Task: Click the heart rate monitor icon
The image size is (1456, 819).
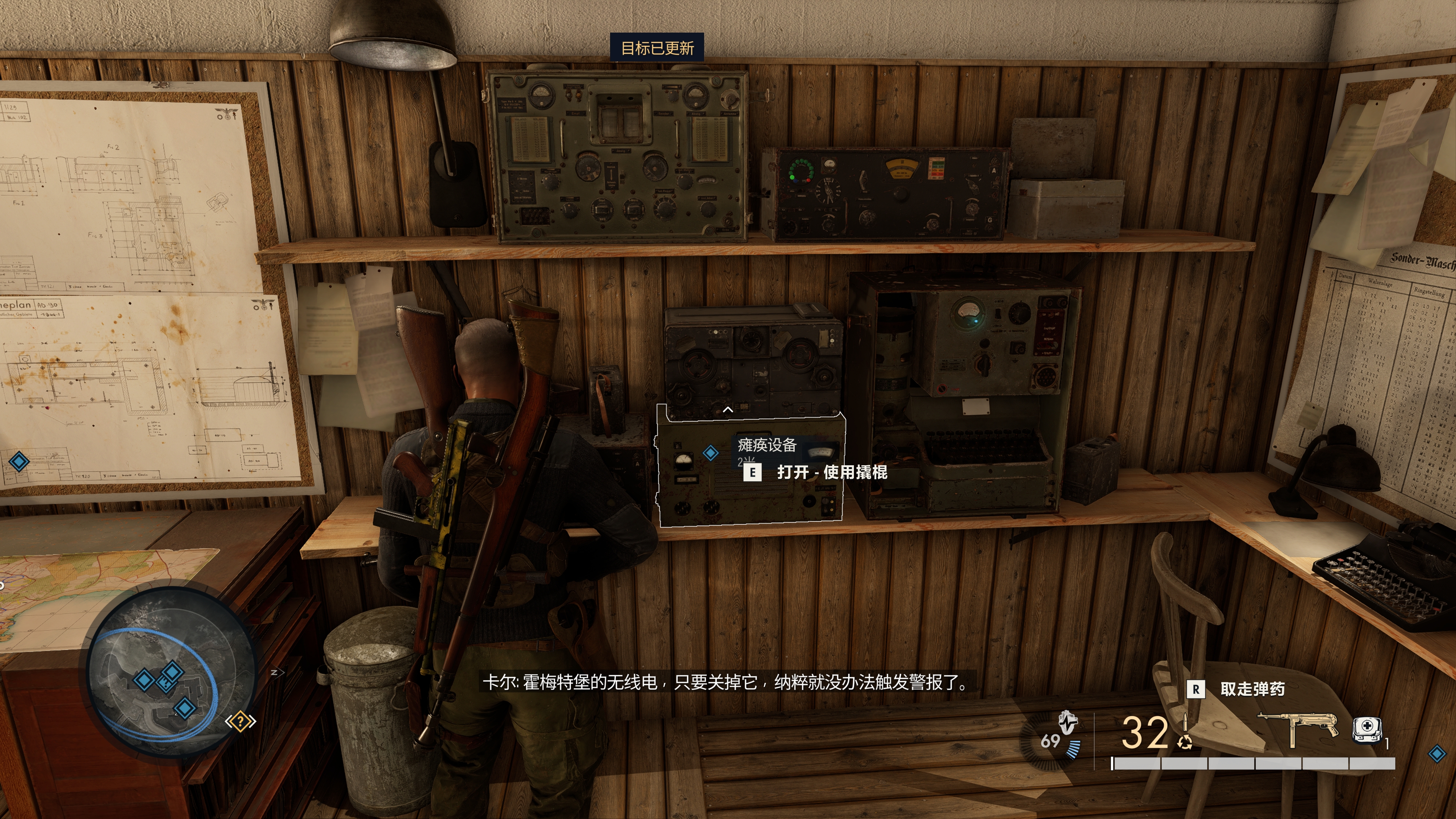Action: (x=1068, y=723)
